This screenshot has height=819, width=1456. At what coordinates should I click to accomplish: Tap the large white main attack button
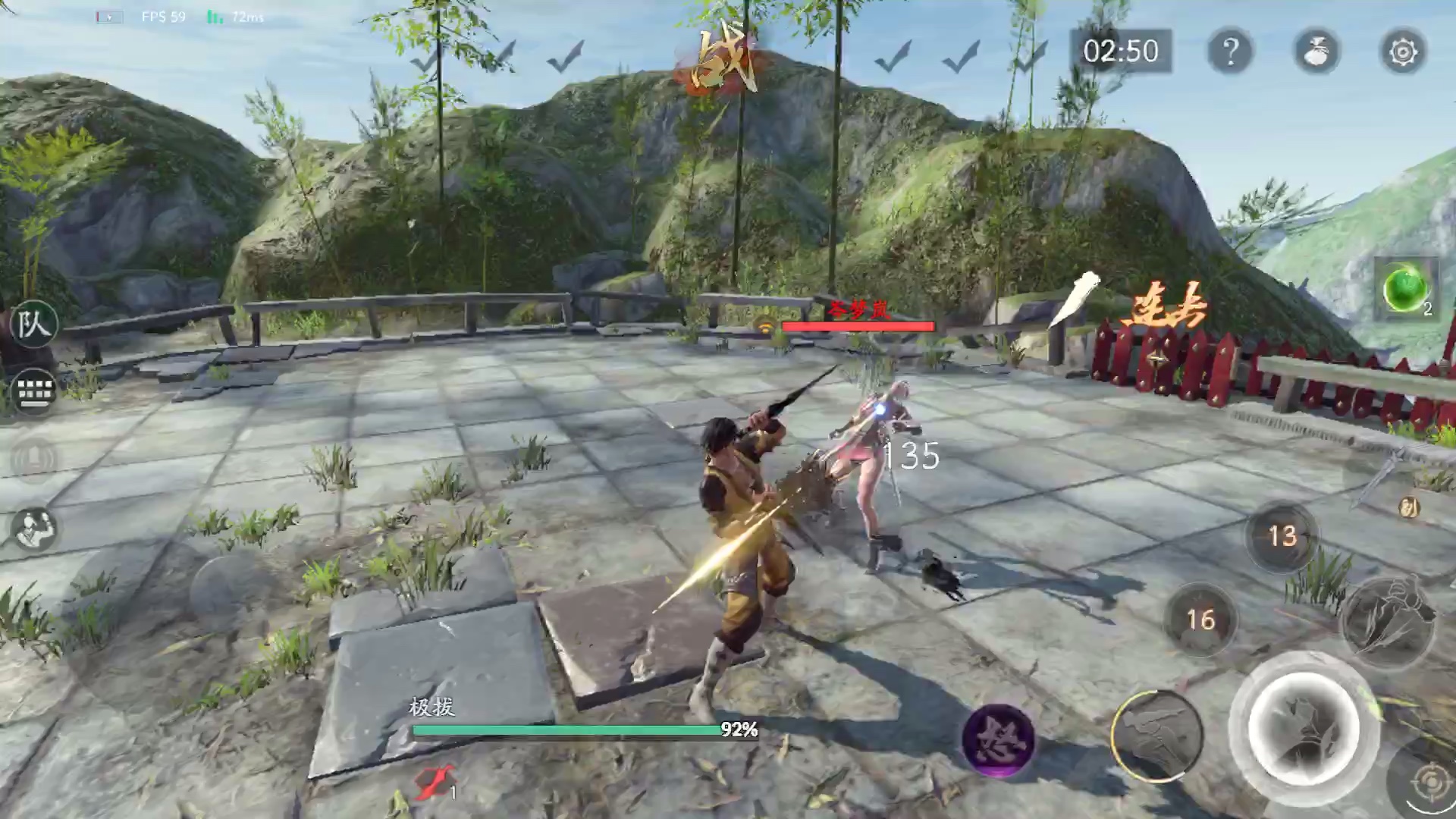[1303, 726]
